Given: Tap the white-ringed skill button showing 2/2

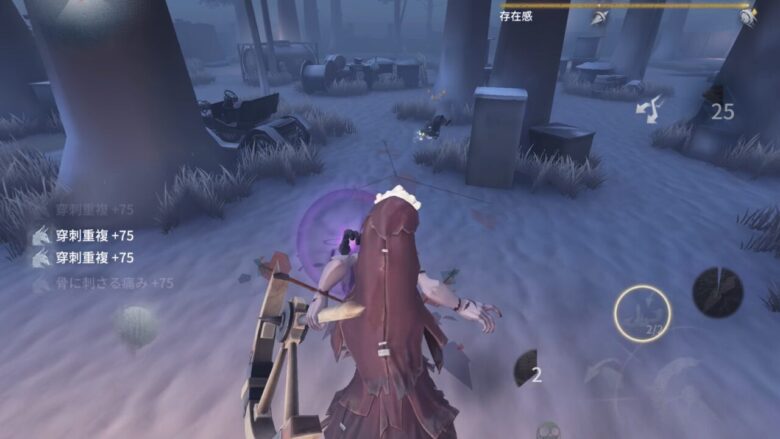Looking at the screenshot, I should click(642, 313).
